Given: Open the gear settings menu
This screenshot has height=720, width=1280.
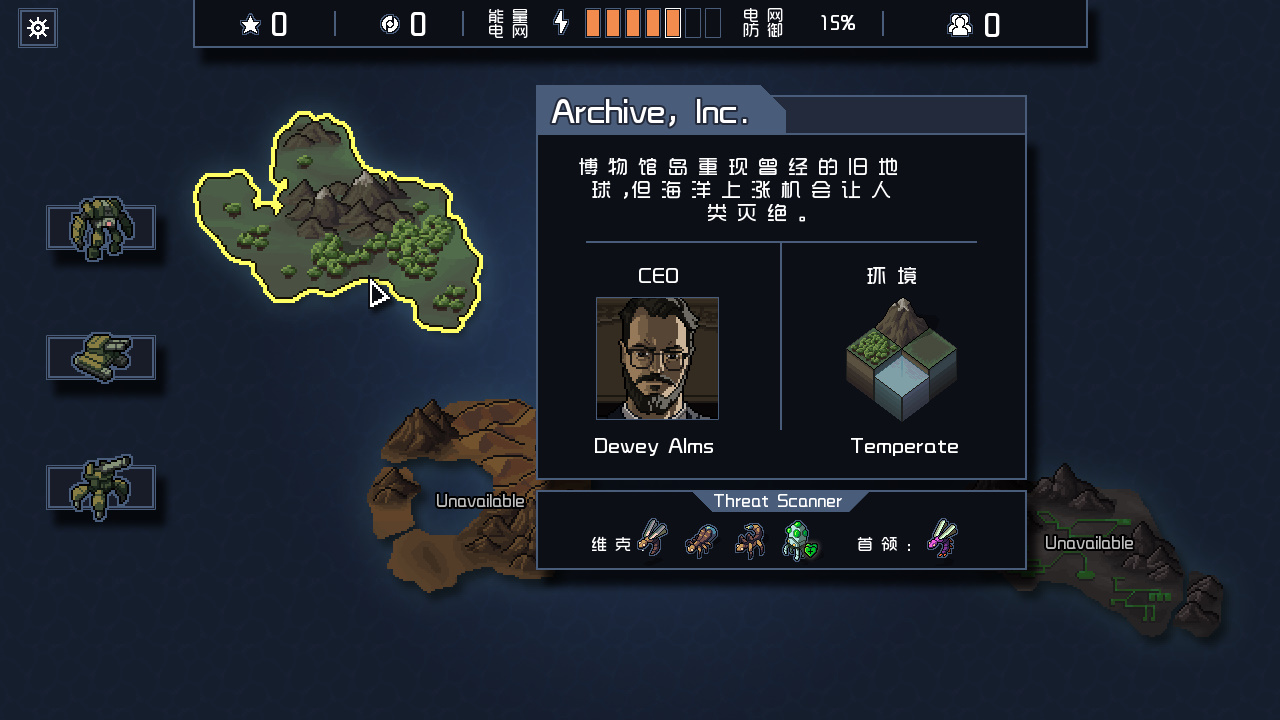Looking at the screenshot, I should [38, 28].
